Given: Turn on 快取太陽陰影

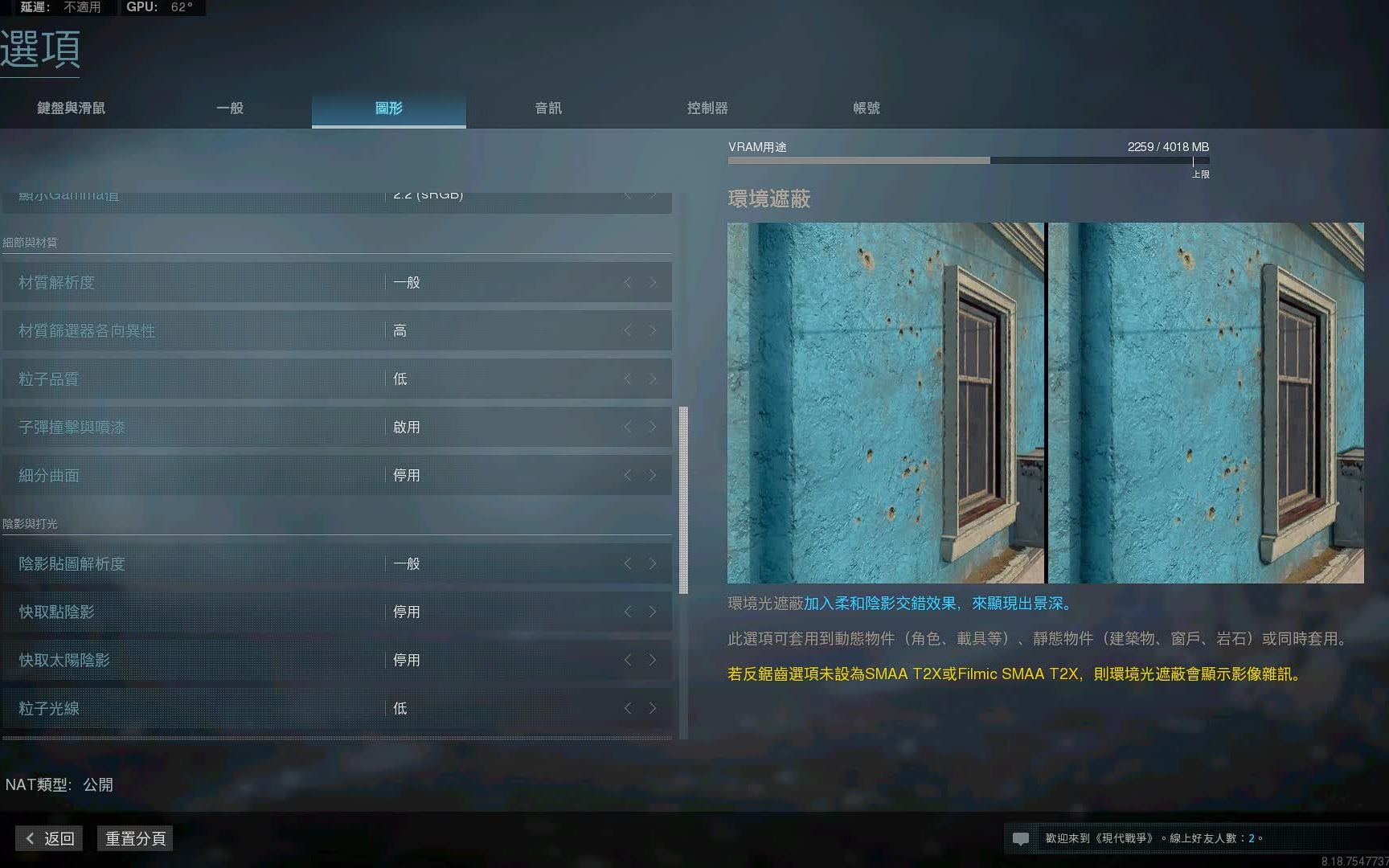Looking at the screenshot, I should (x=652, y=660).
